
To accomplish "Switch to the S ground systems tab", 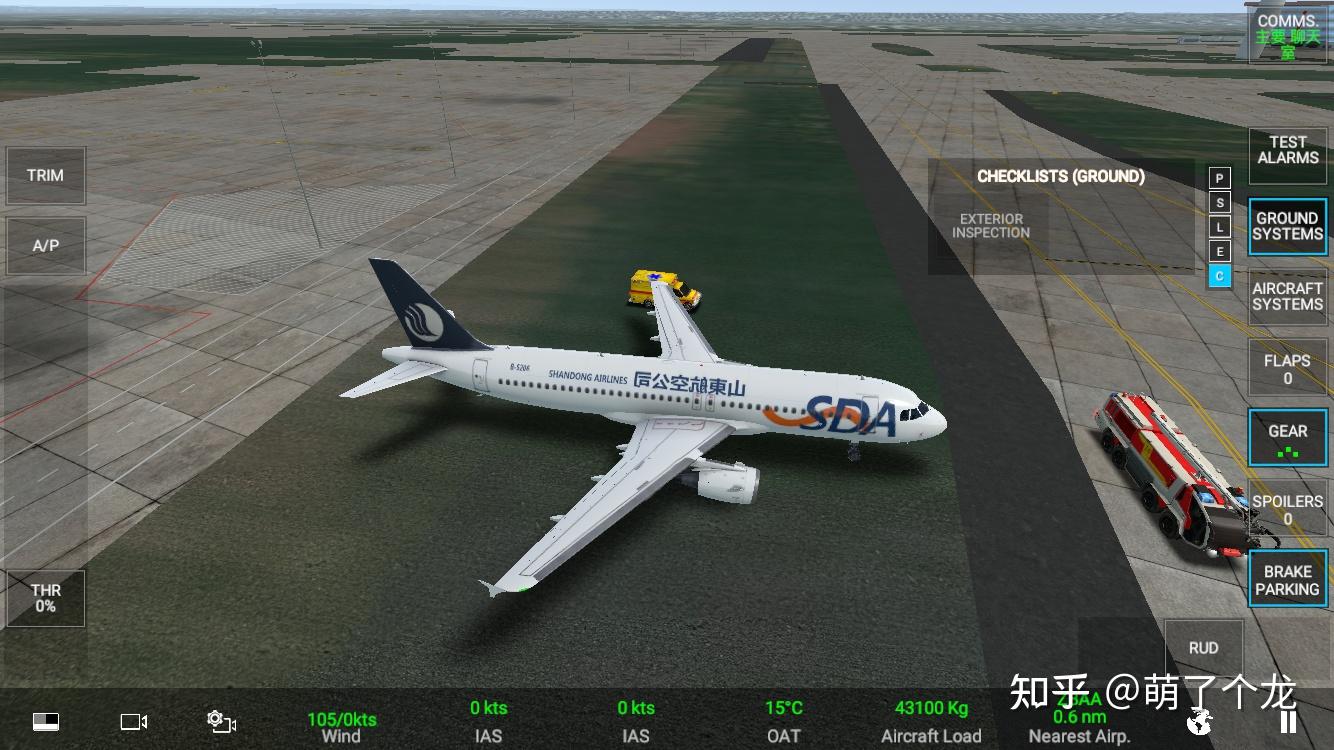I will (x=1219, y=203).
